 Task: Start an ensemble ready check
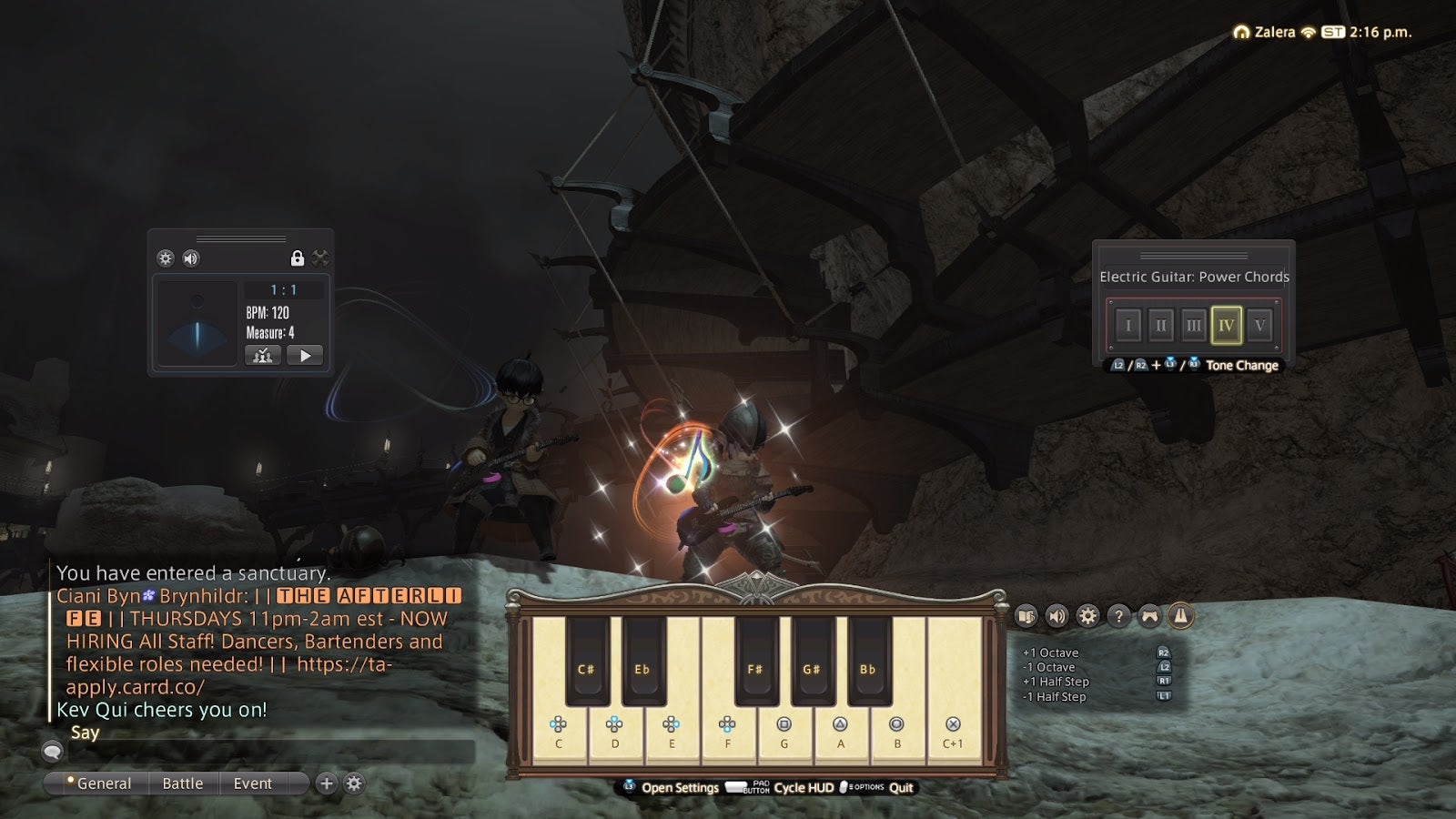pyautogui.click(x=263, y=356)
